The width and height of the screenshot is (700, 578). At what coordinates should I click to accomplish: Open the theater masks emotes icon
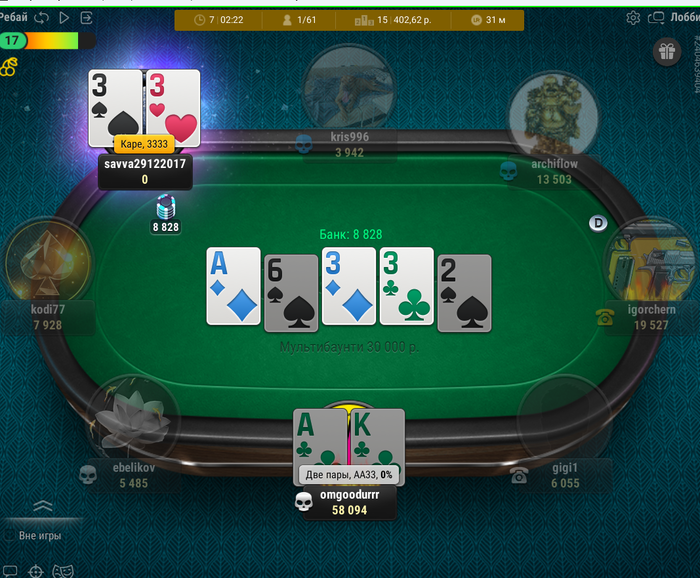coord(63,571)
